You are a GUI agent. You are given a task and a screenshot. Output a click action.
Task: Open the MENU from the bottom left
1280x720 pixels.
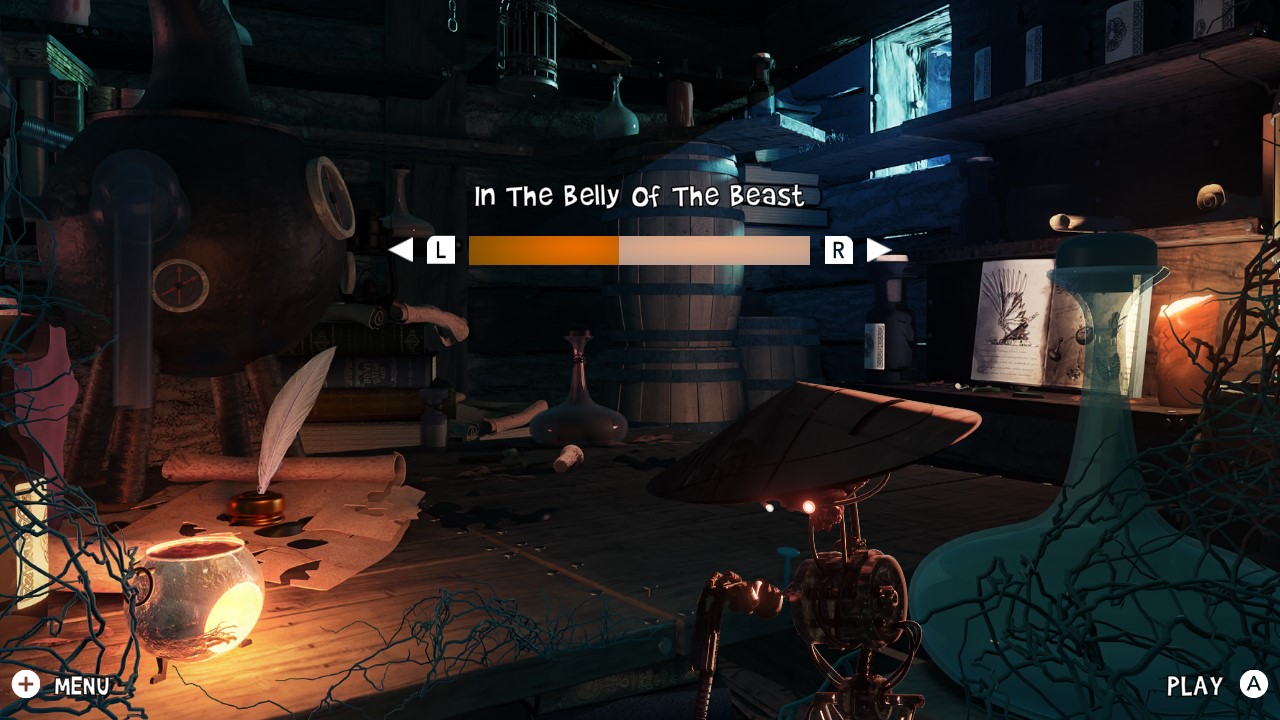(x=80, y=686)
